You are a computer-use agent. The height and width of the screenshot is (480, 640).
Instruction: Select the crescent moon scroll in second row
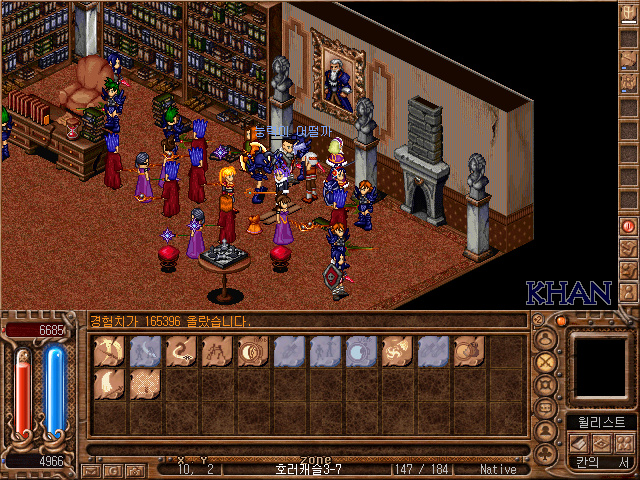point(108,385)
